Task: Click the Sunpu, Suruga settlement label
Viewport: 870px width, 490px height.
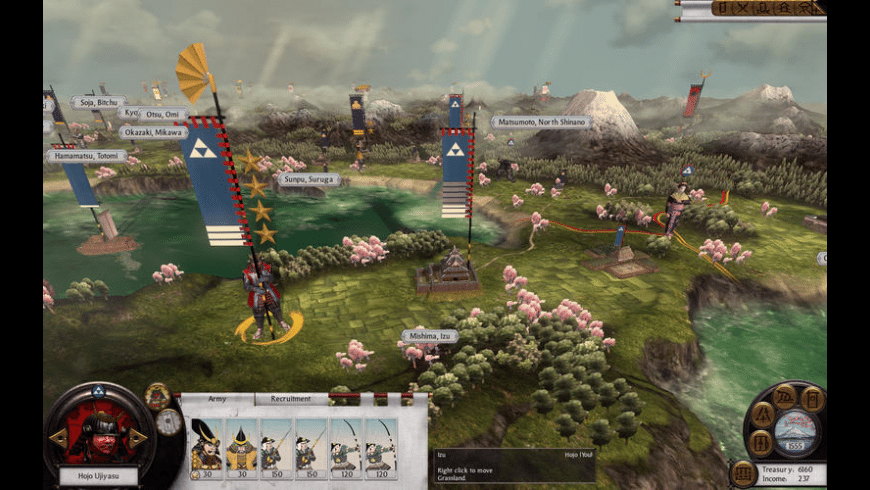Action: [308, 180]
